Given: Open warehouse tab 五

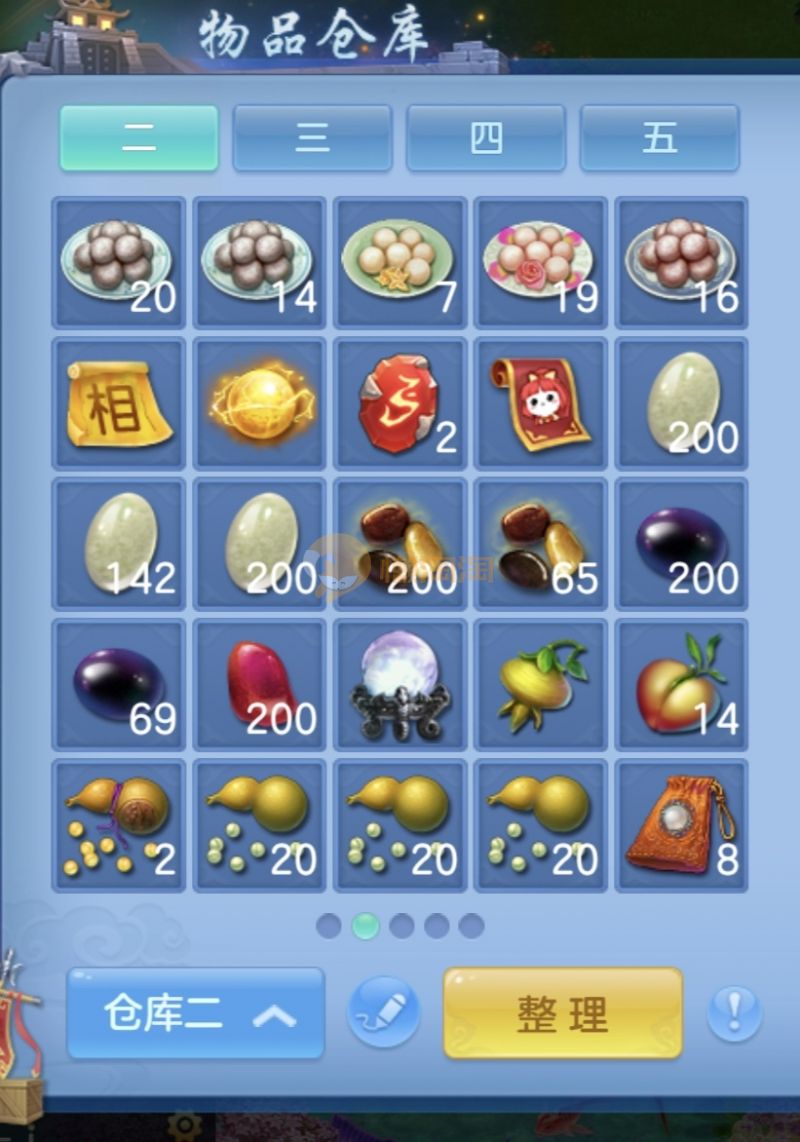Looking at the screenshot, I should pos(659,138).
